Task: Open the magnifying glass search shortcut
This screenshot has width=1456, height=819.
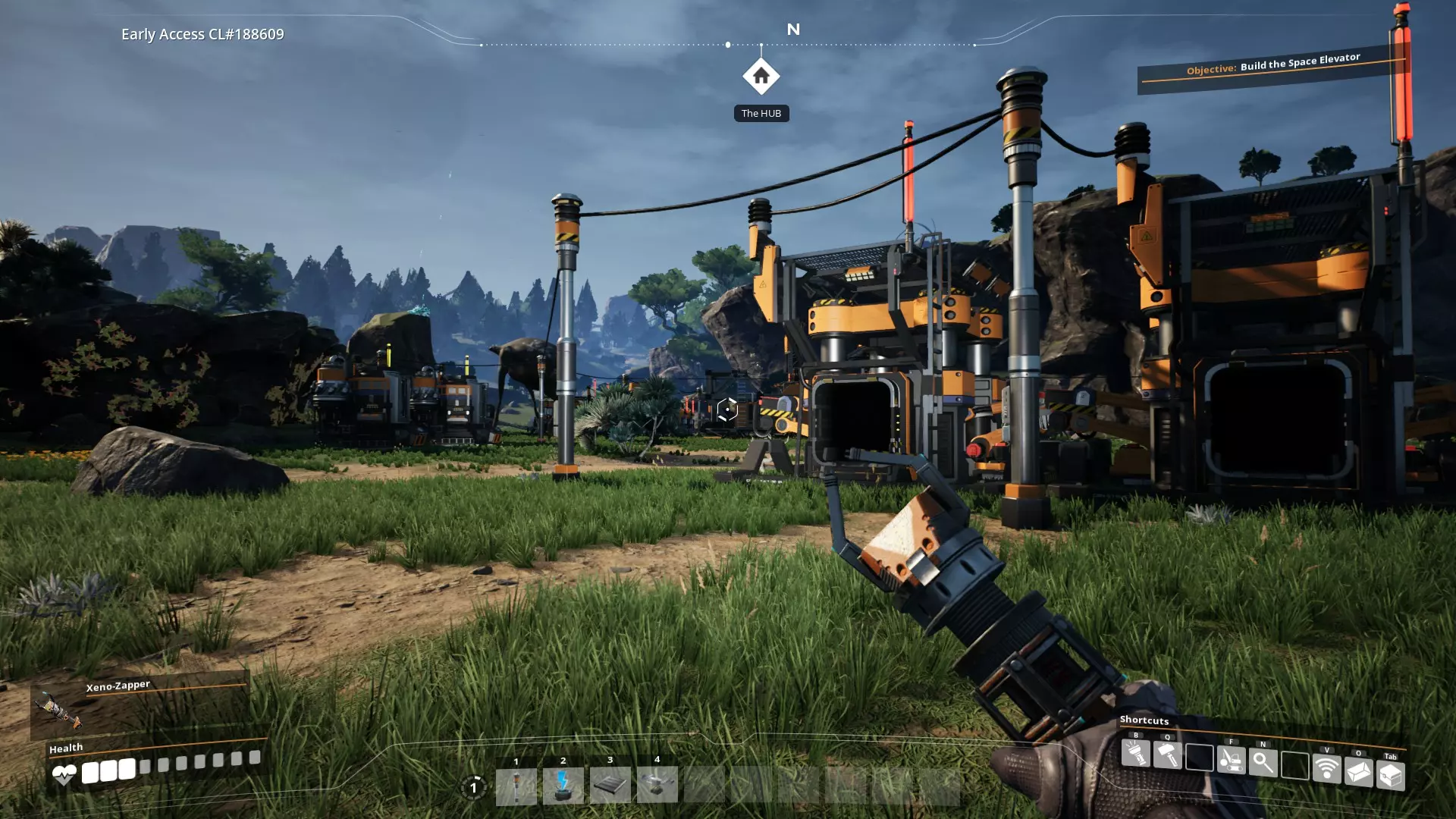Action: [1263, 762]
